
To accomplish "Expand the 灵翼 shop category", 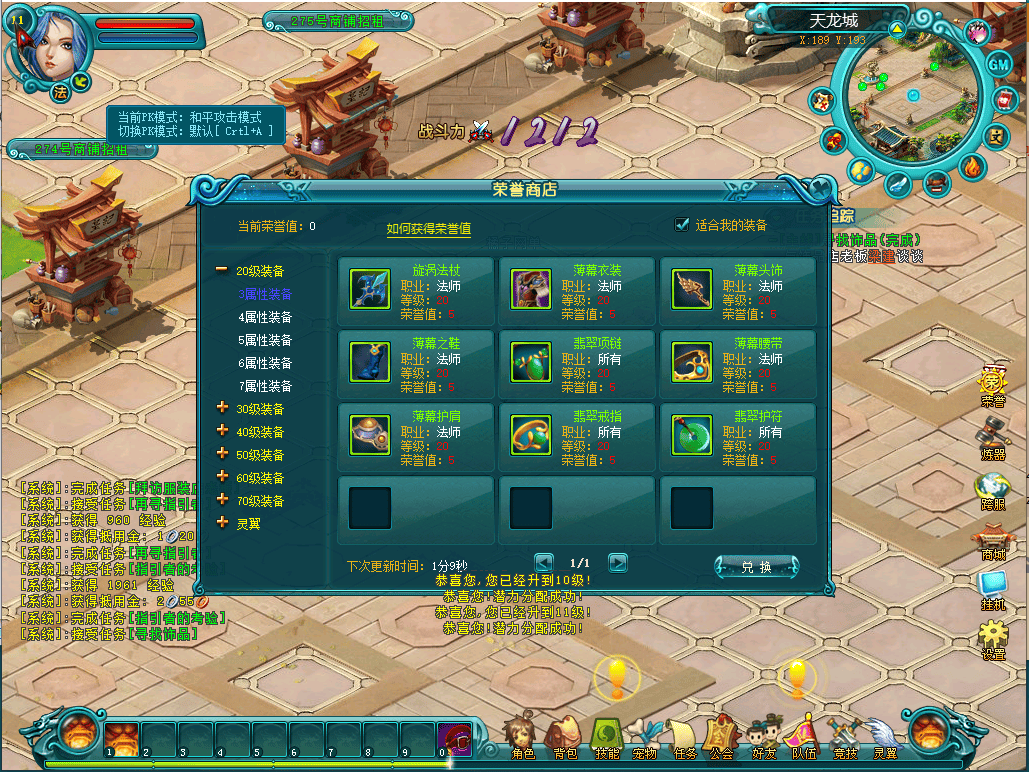I will (247, 523).
